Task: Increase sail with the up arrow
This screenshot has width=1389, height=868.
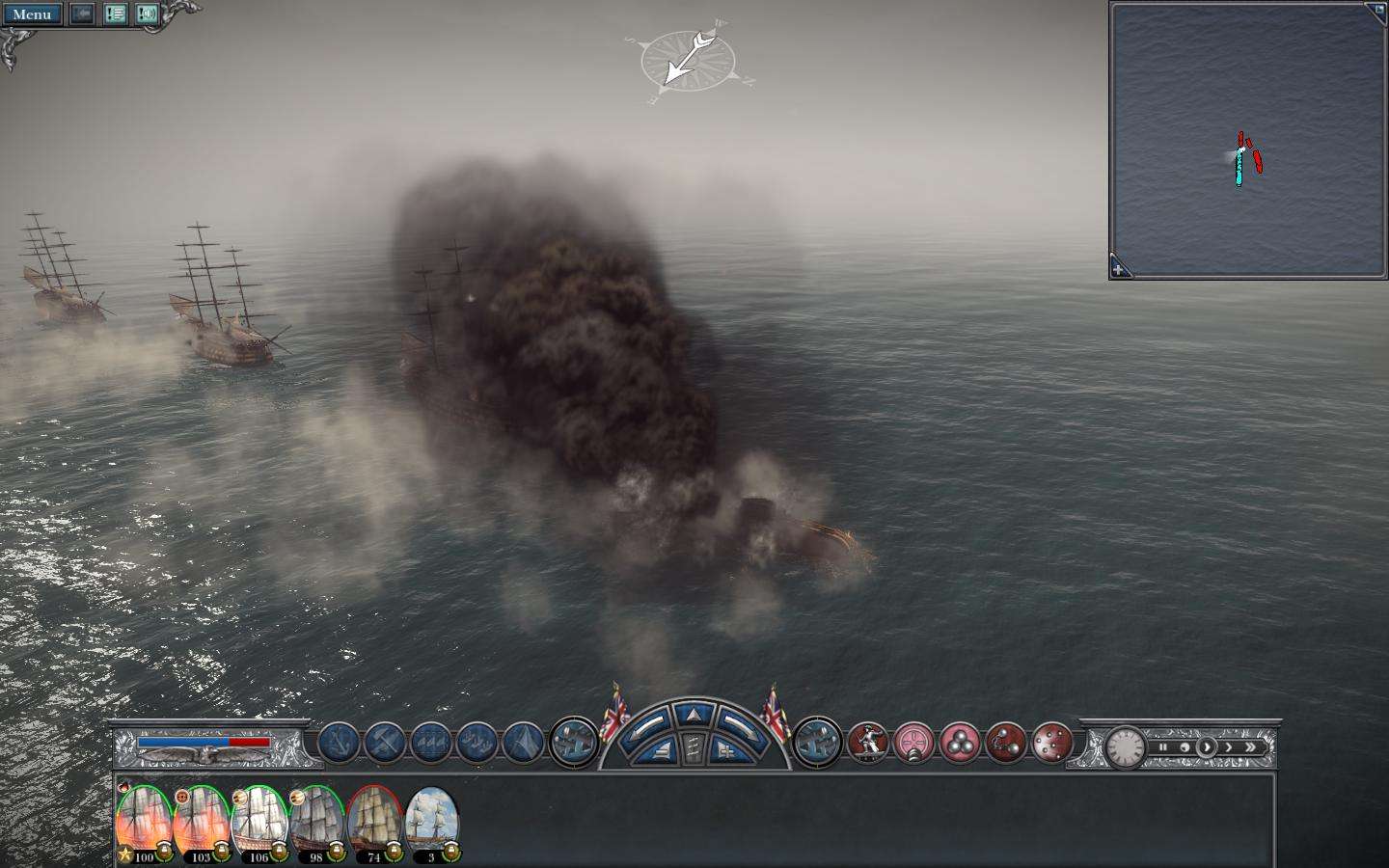Action: (694, 715)
